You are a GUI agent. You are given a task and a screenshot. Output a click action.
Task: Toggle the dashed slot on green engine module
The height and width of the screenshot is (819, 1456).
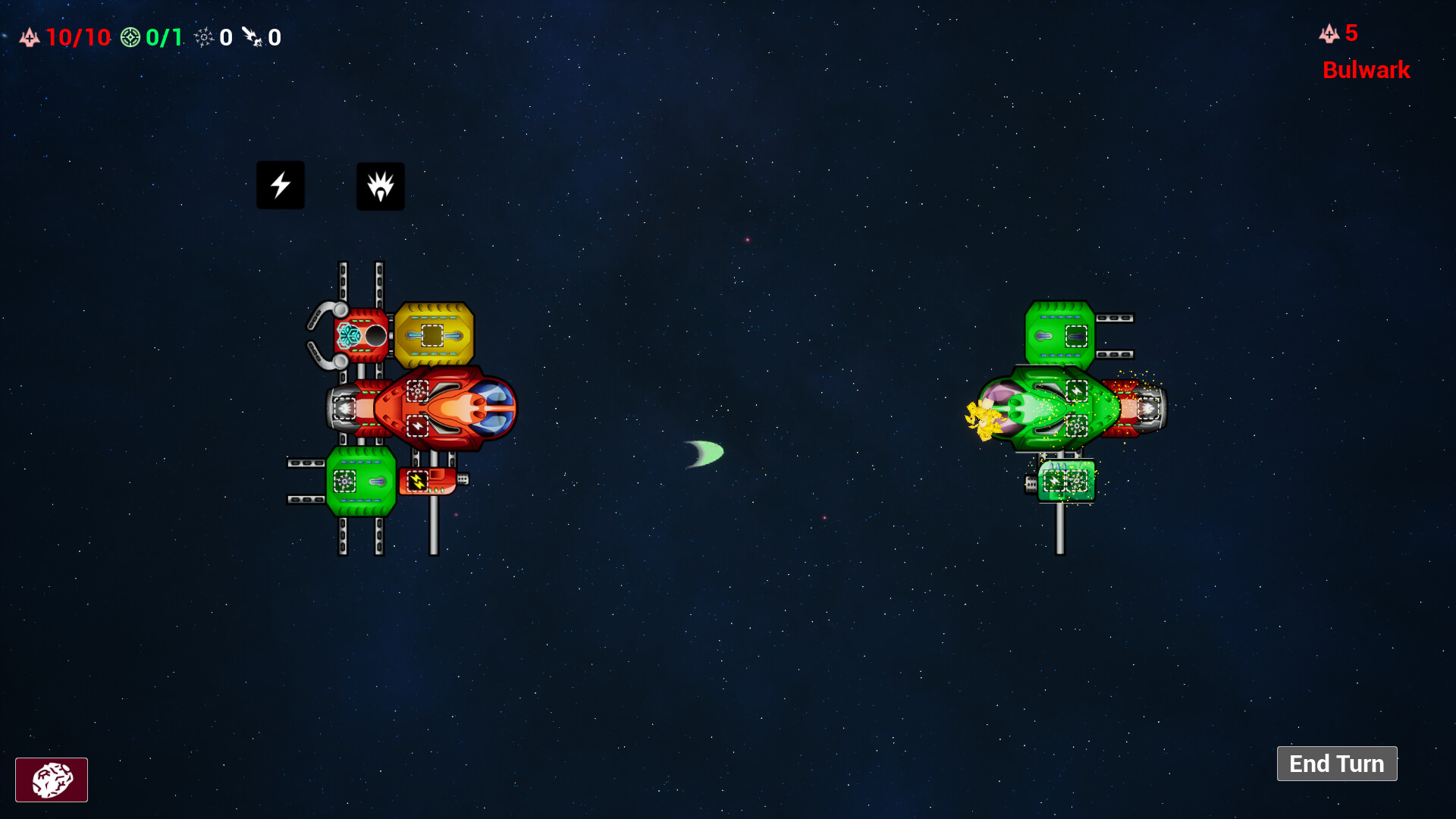tap(345, 479)
